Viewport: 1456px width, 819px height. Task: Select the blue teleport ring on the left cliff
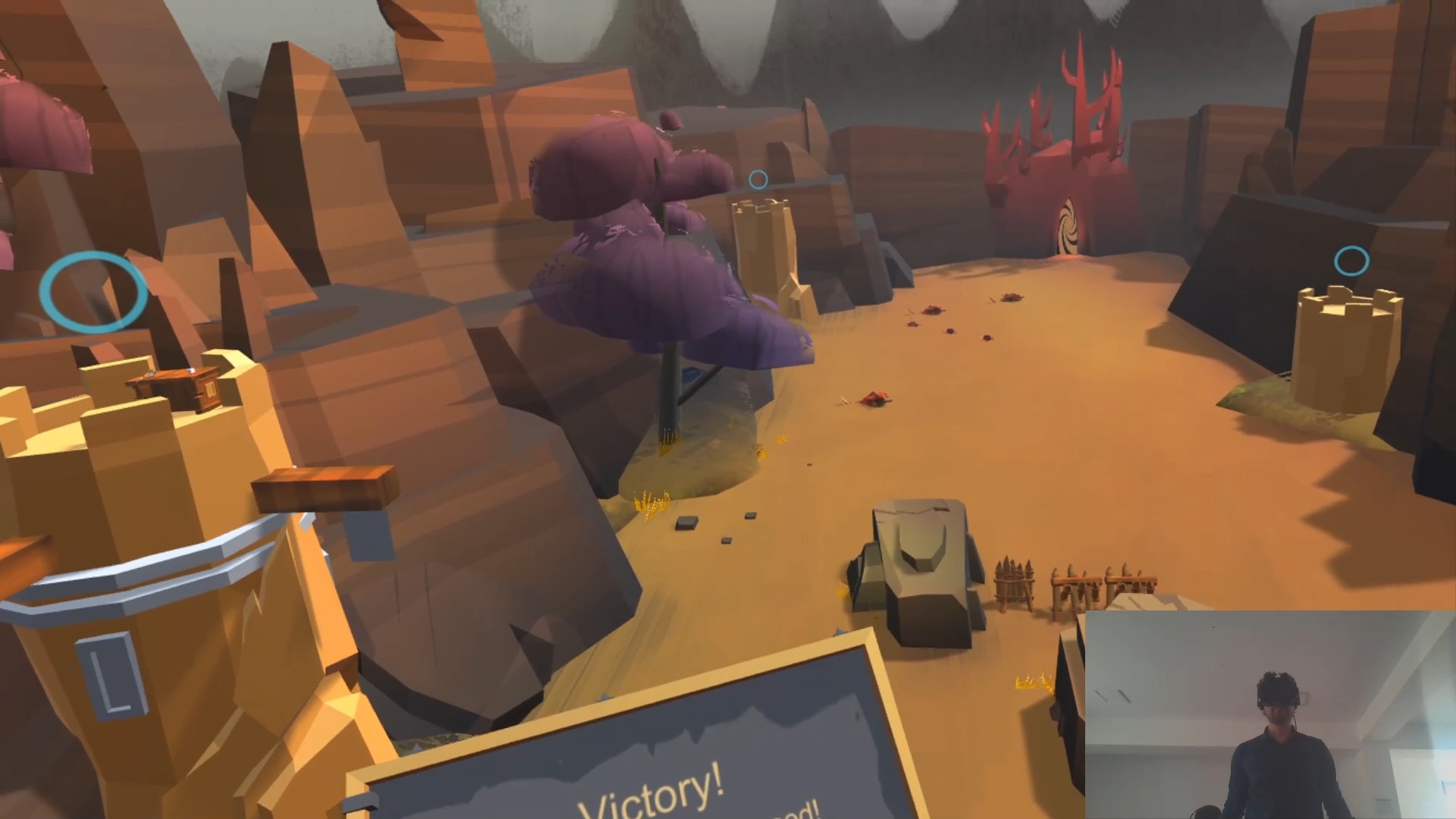click(x=93, y=292)
